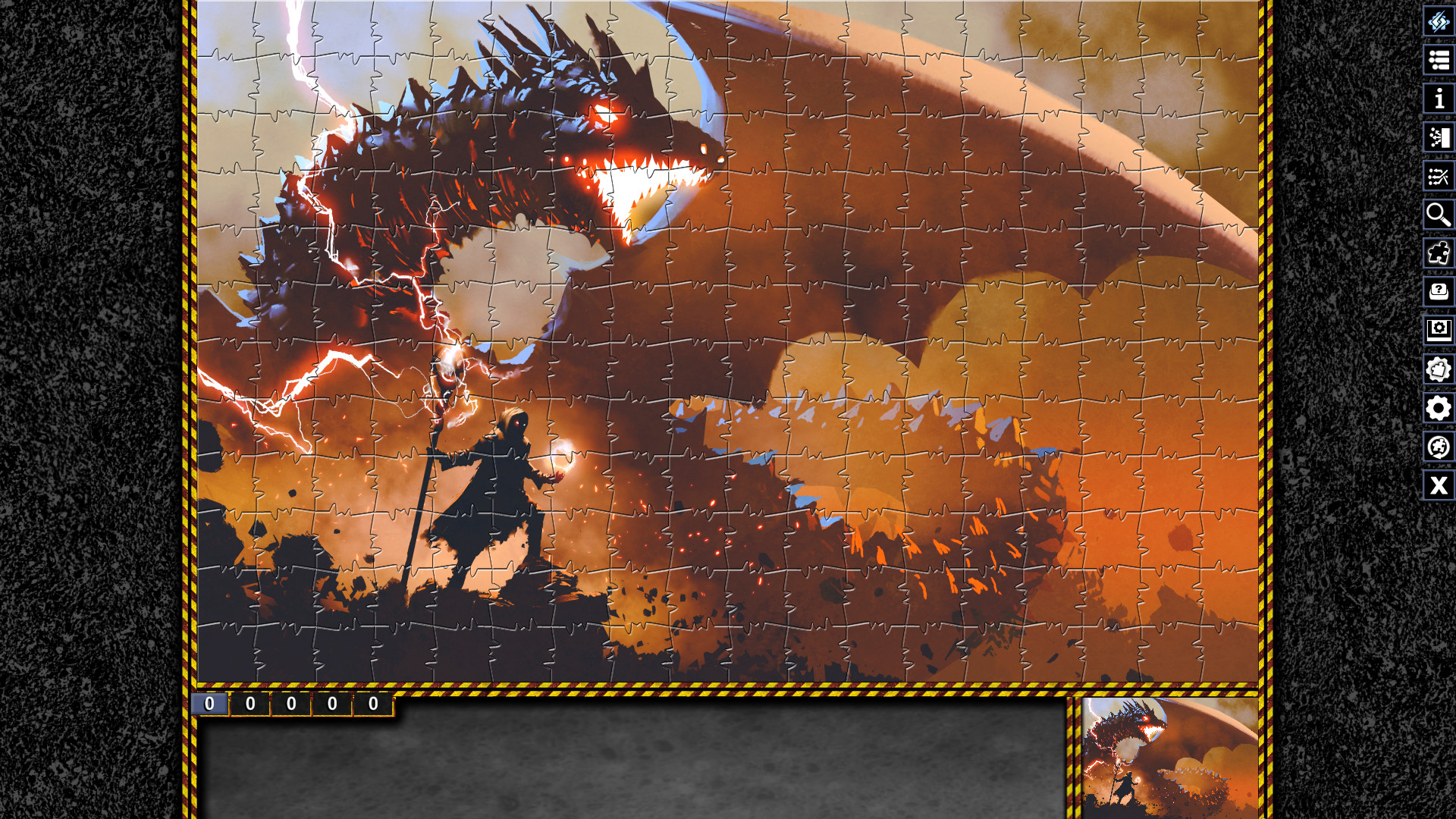Image resolution: width=1456 pixels, height=819 pixels.
Task: Click the puzzle piece tool icon
Action: (1439, 254)
